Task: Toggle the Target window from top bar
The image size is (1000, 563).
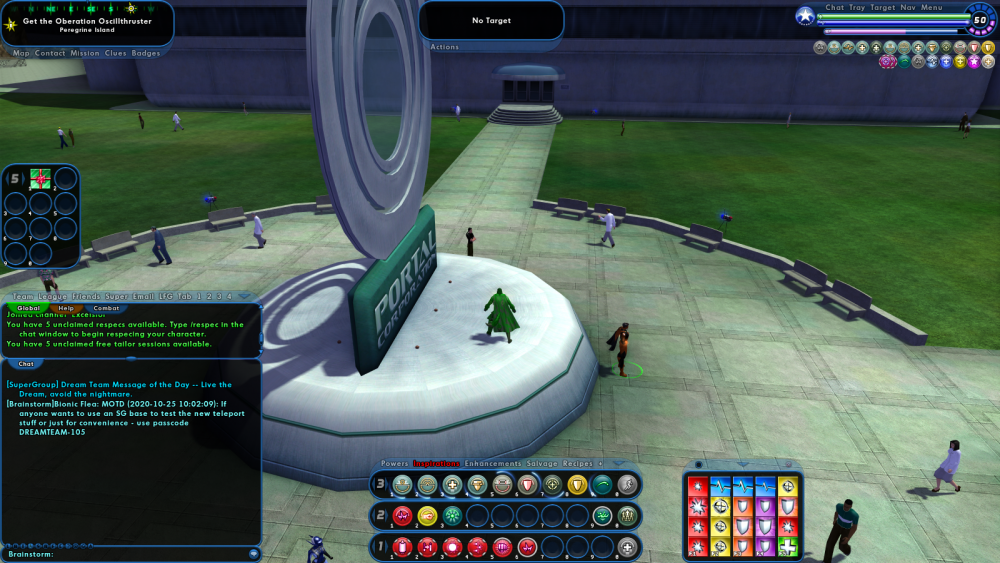Action: (x=883, y=8)
